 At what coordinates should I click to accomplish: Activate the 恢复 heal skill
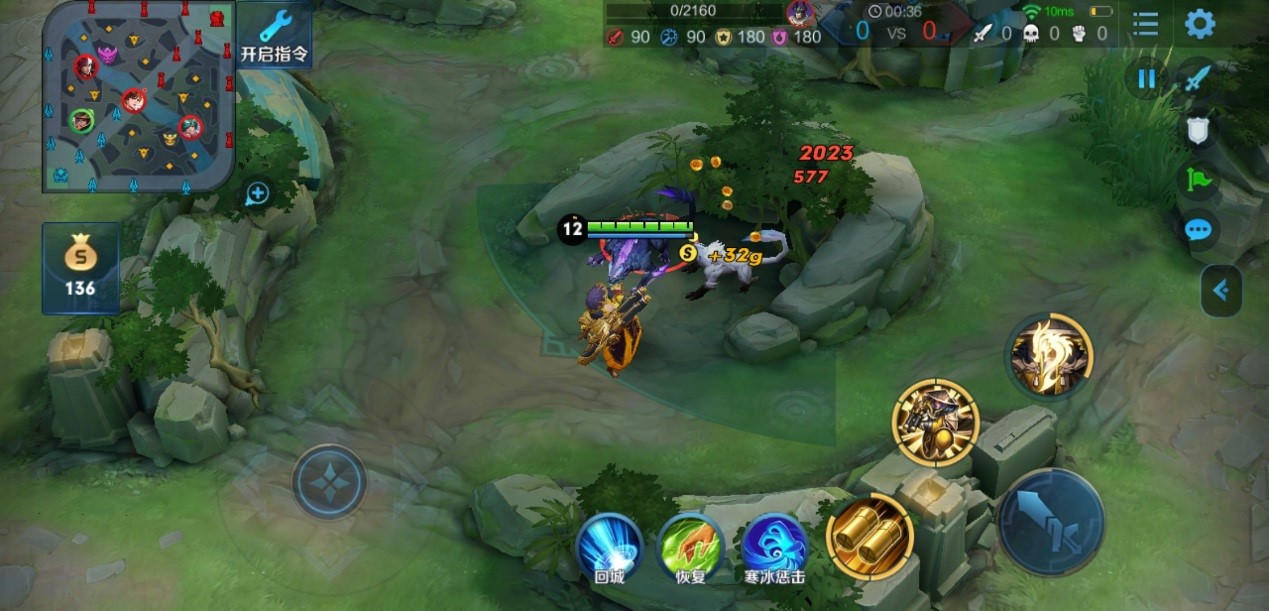click(x=690, y=546)
